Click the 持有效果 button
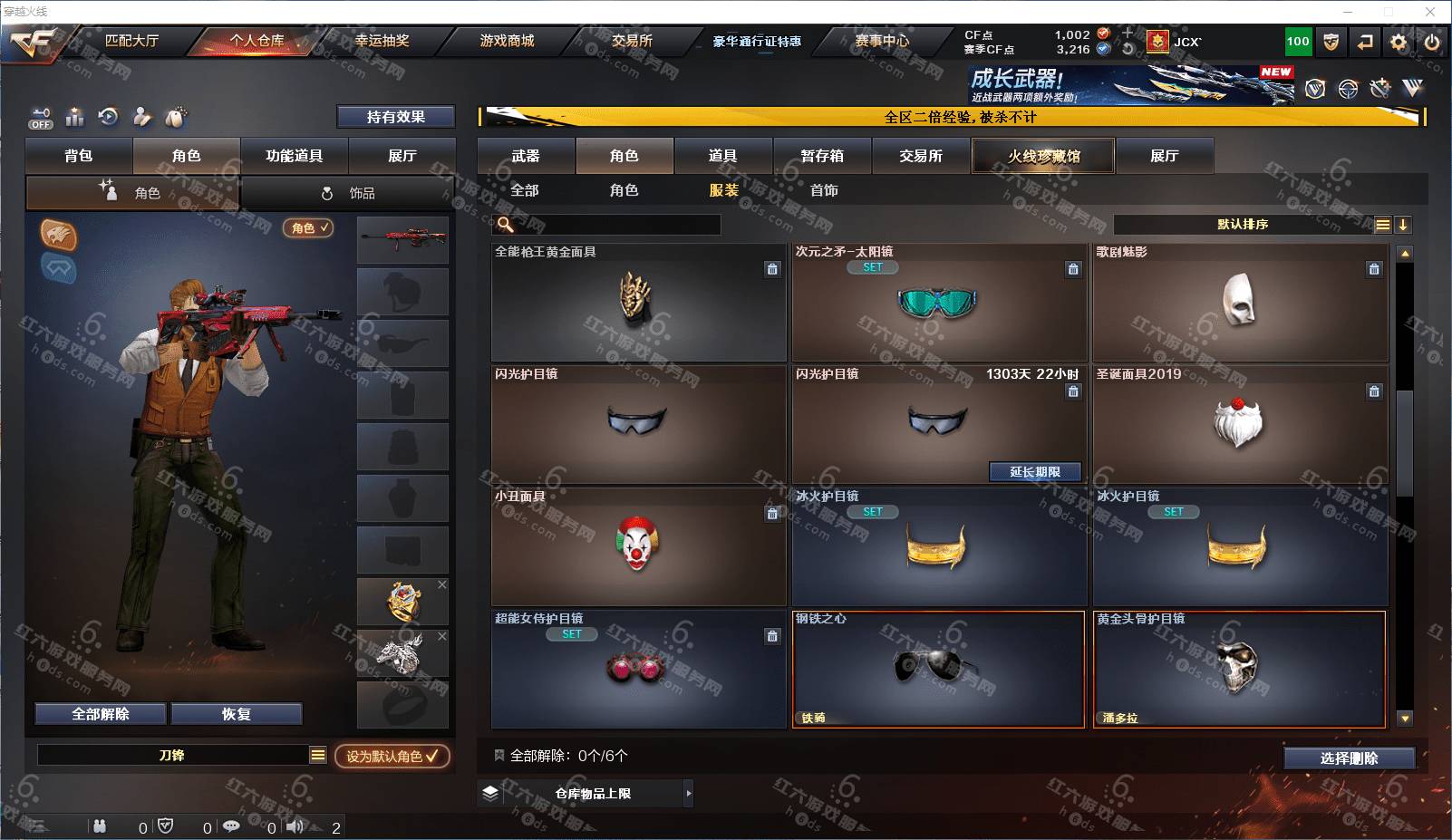This screenshot has height=840, width=1452. (395, 117)
